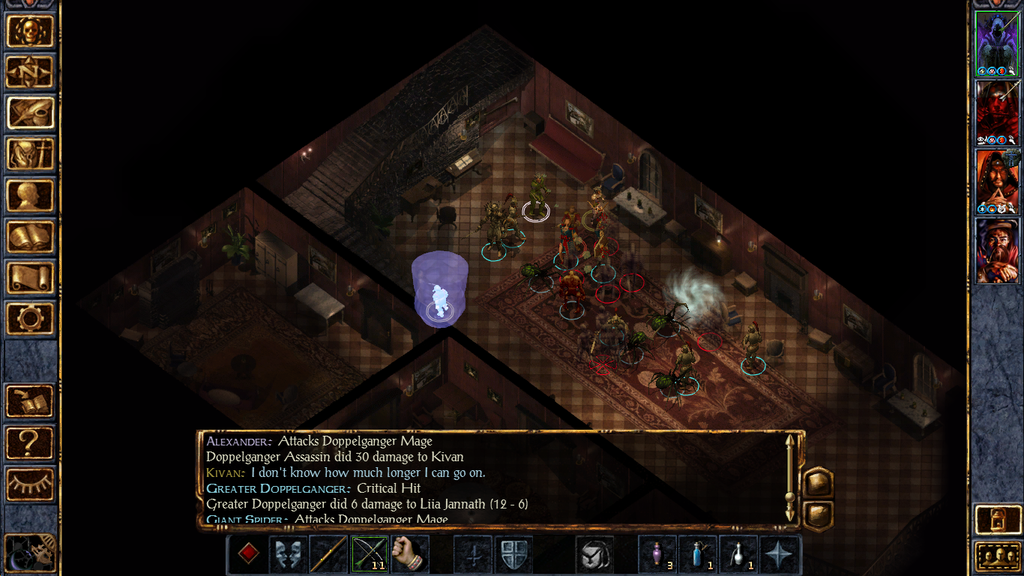Choose the bare fist attack slot

[409, 554]
